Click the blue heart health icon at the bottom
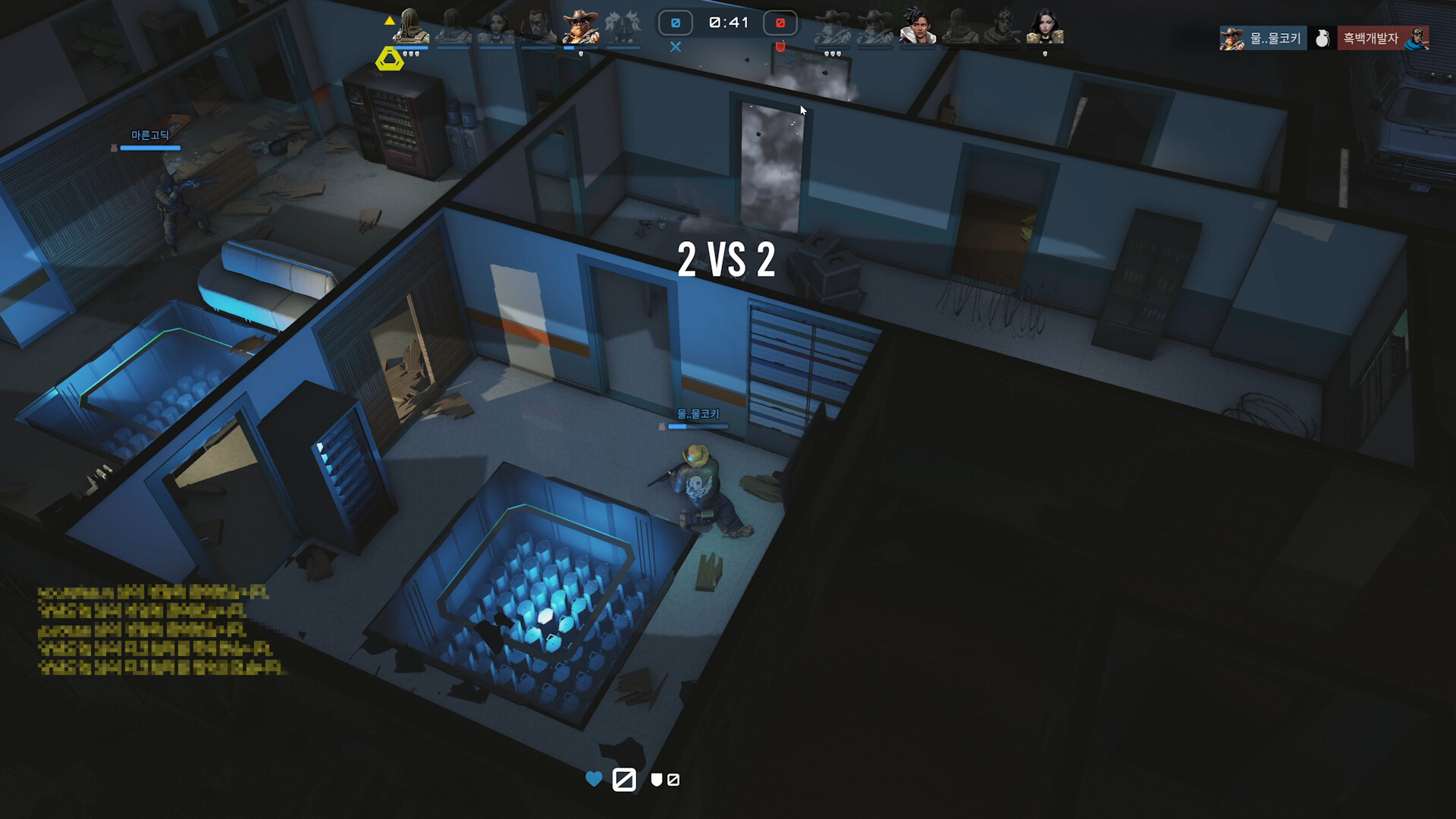 point(593,779)
